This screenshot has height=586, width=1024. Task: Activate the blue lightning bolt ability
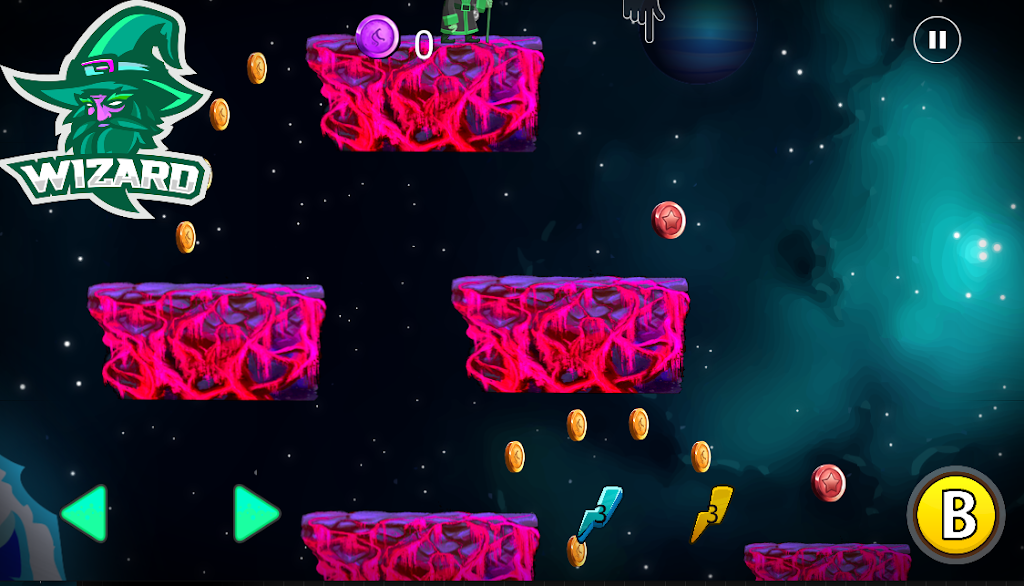599,512
